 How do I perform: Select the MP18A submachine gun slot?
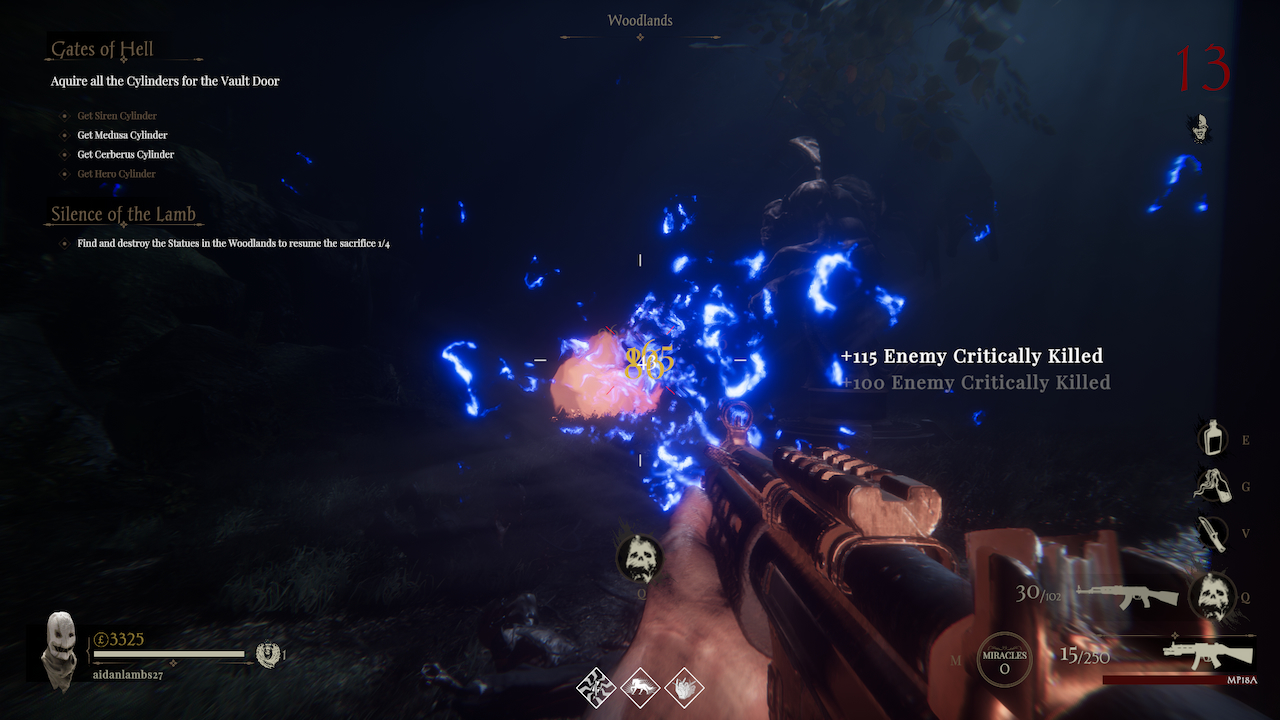click(1209, 656)
